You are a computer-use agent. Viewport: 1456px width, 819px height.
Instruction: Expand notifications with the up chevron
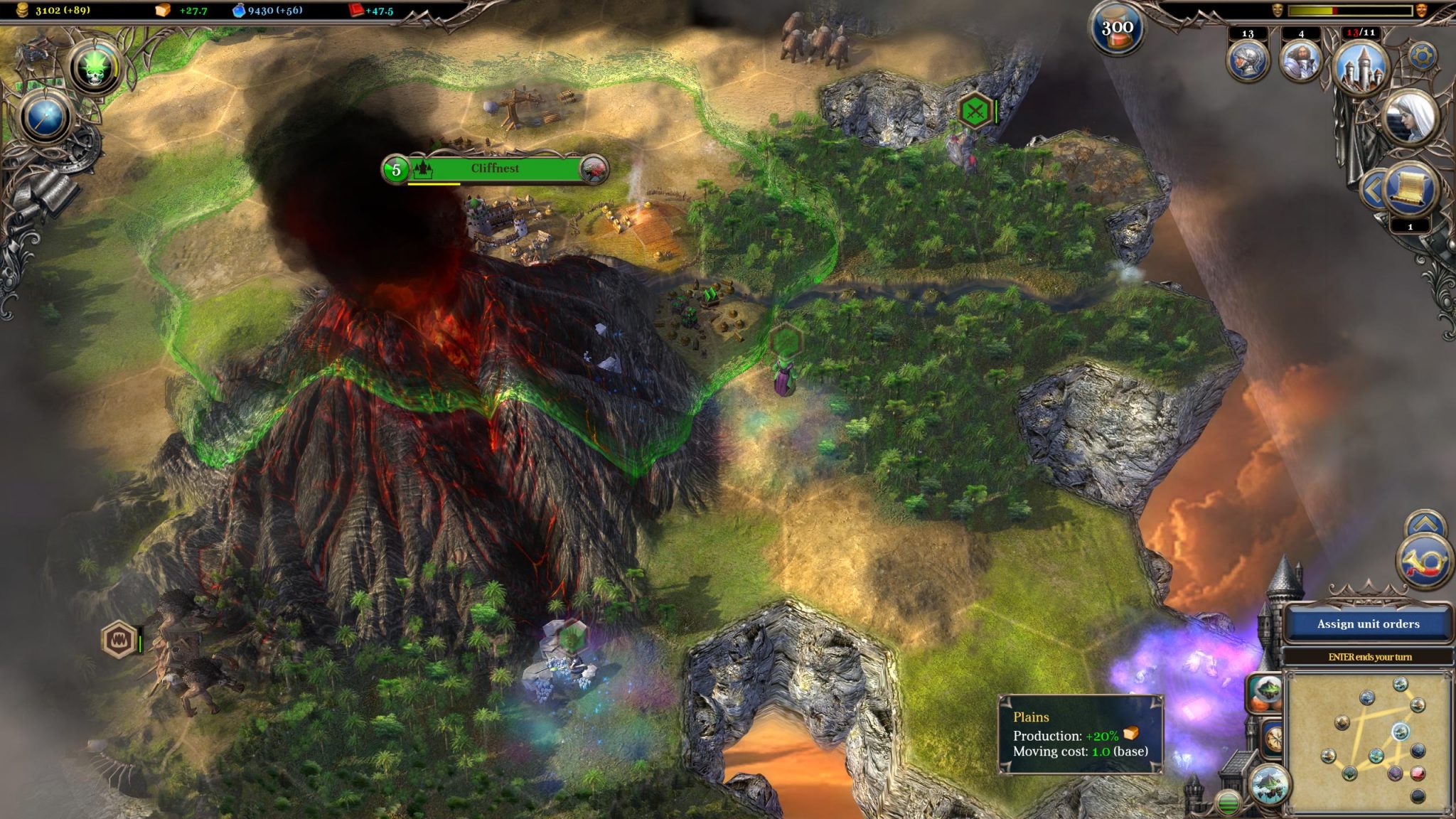(1425, 525)
